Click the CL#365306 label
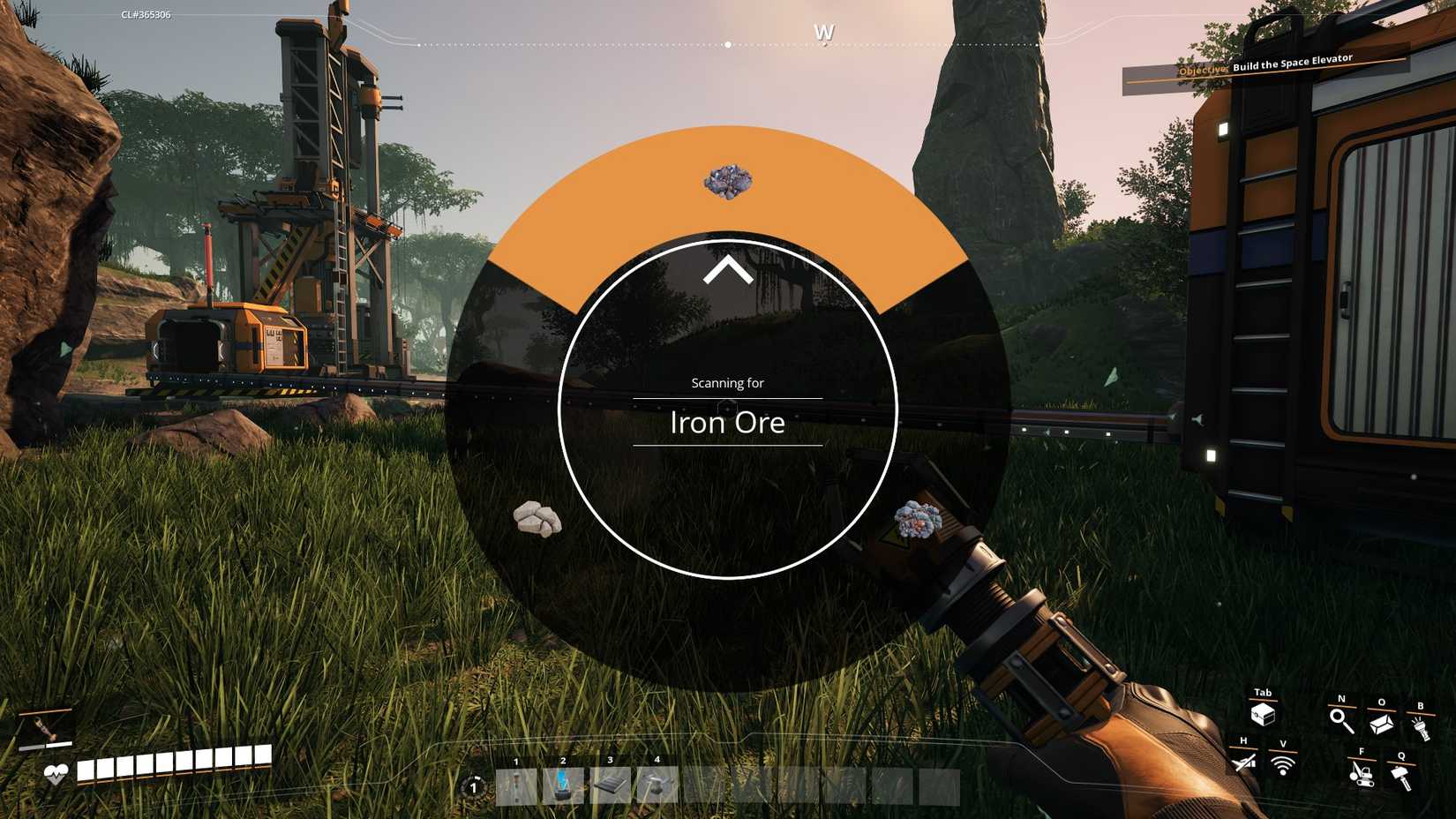The height and width of the screenshot is (819, 1456). pyautogui.click(x=145, y=14)
